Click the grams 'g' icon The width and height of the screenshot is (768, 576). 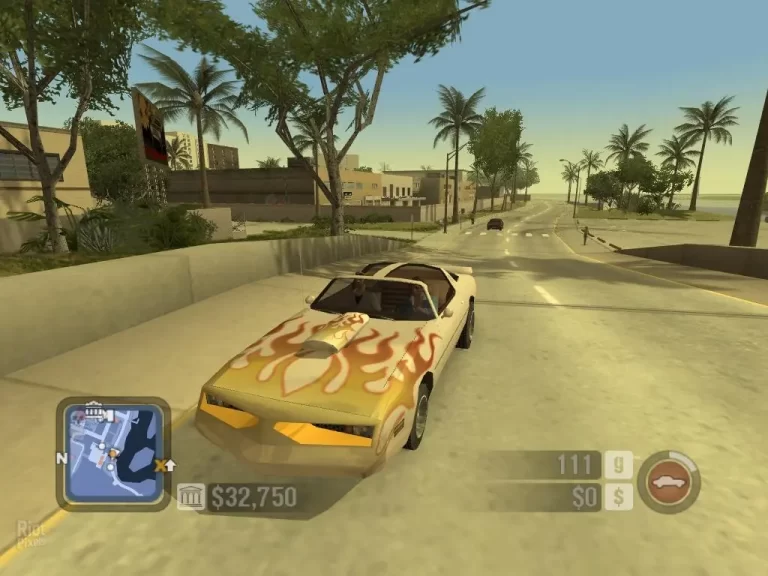pyautogui.click(x=618, y=465)
